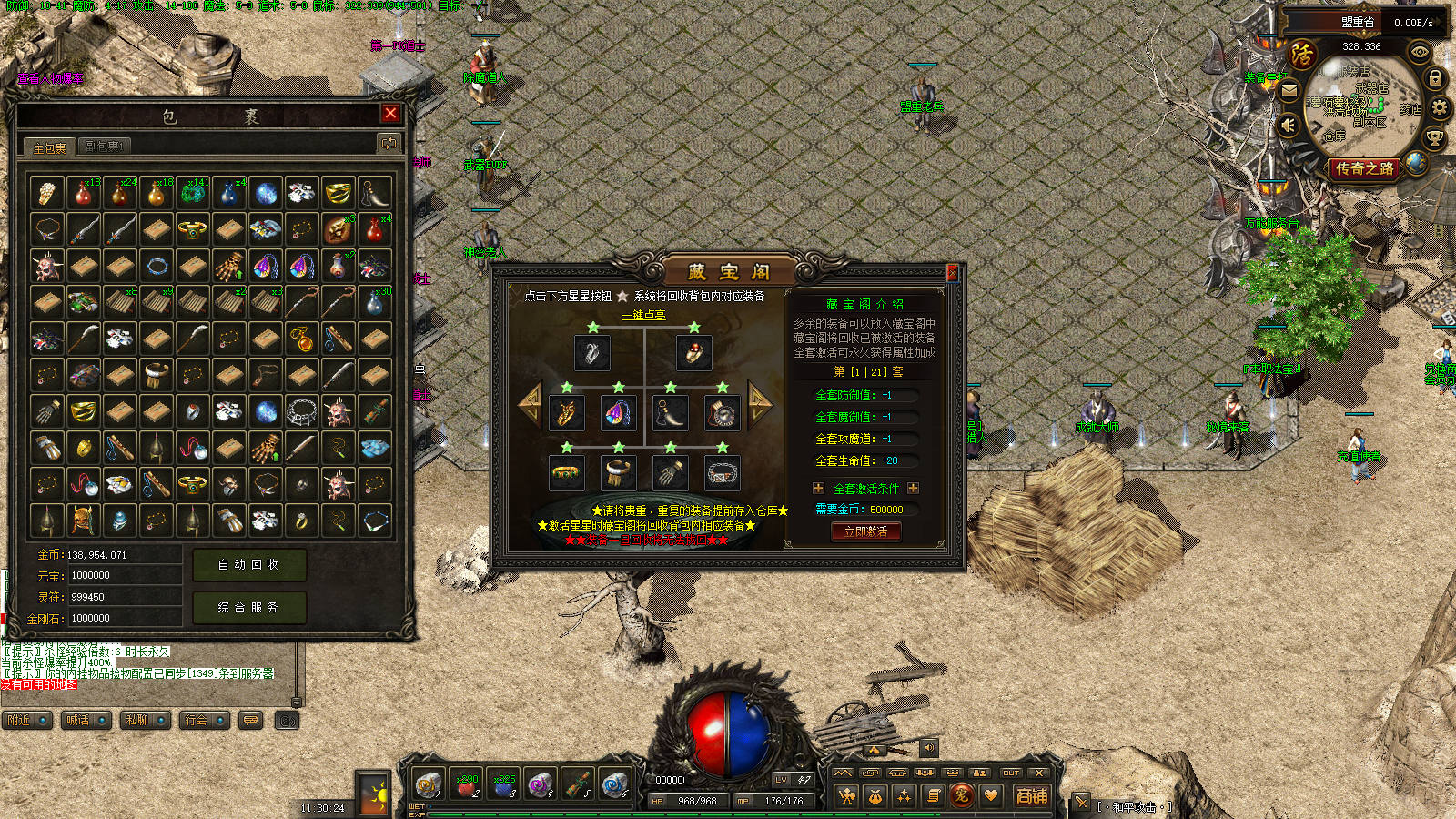Select the 行会 guild chat channel

click(x=204, y=720)
